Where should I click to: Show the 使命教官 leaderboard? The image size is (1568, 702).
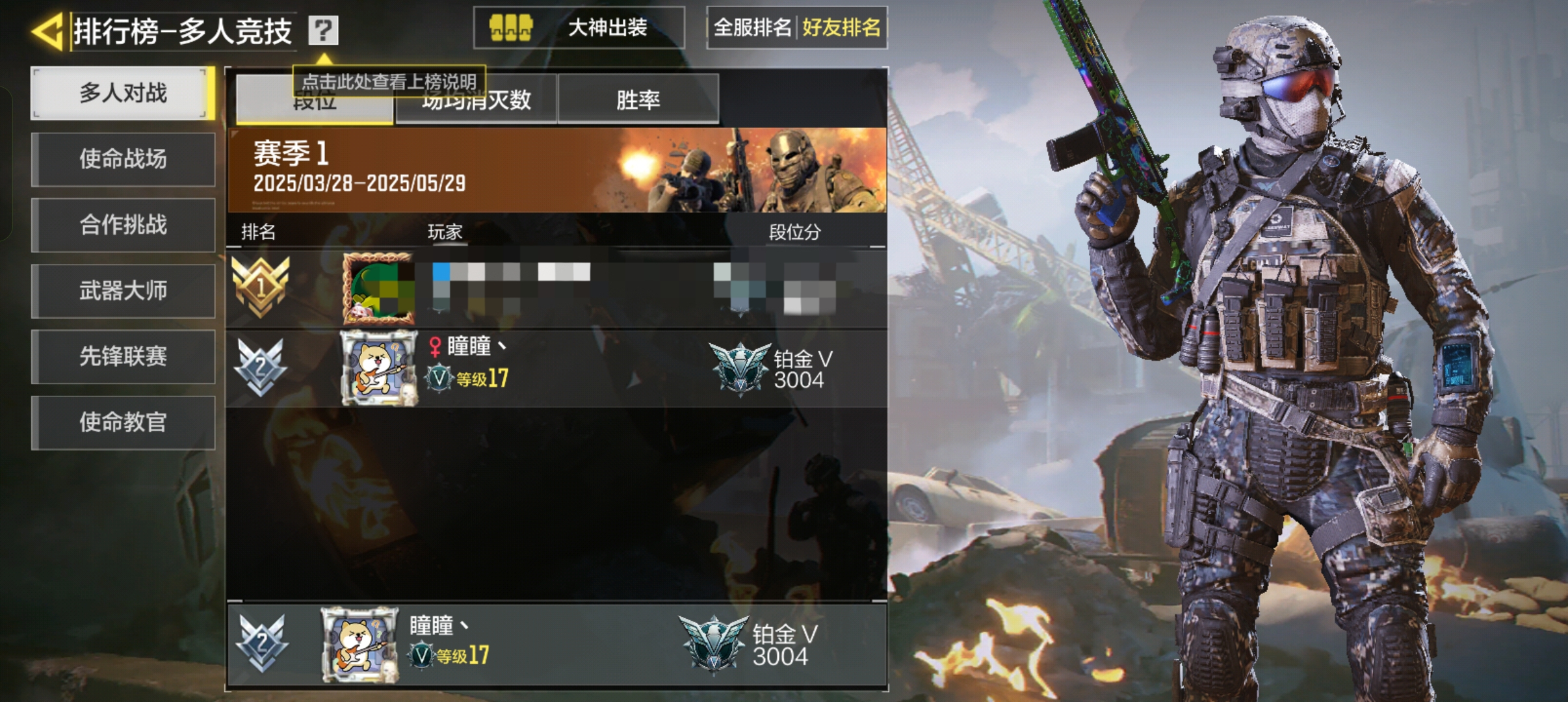point(123,422)
